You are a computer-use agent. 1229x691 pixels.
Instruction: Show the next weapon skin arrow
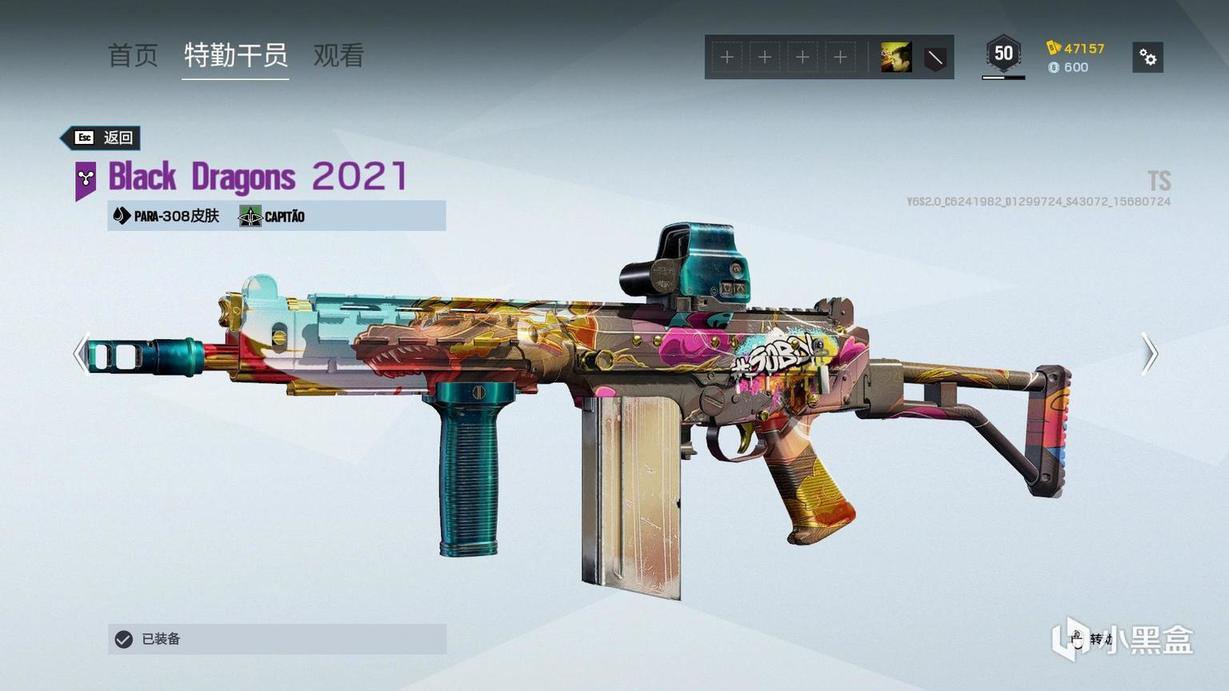(x=1150, y=353)
